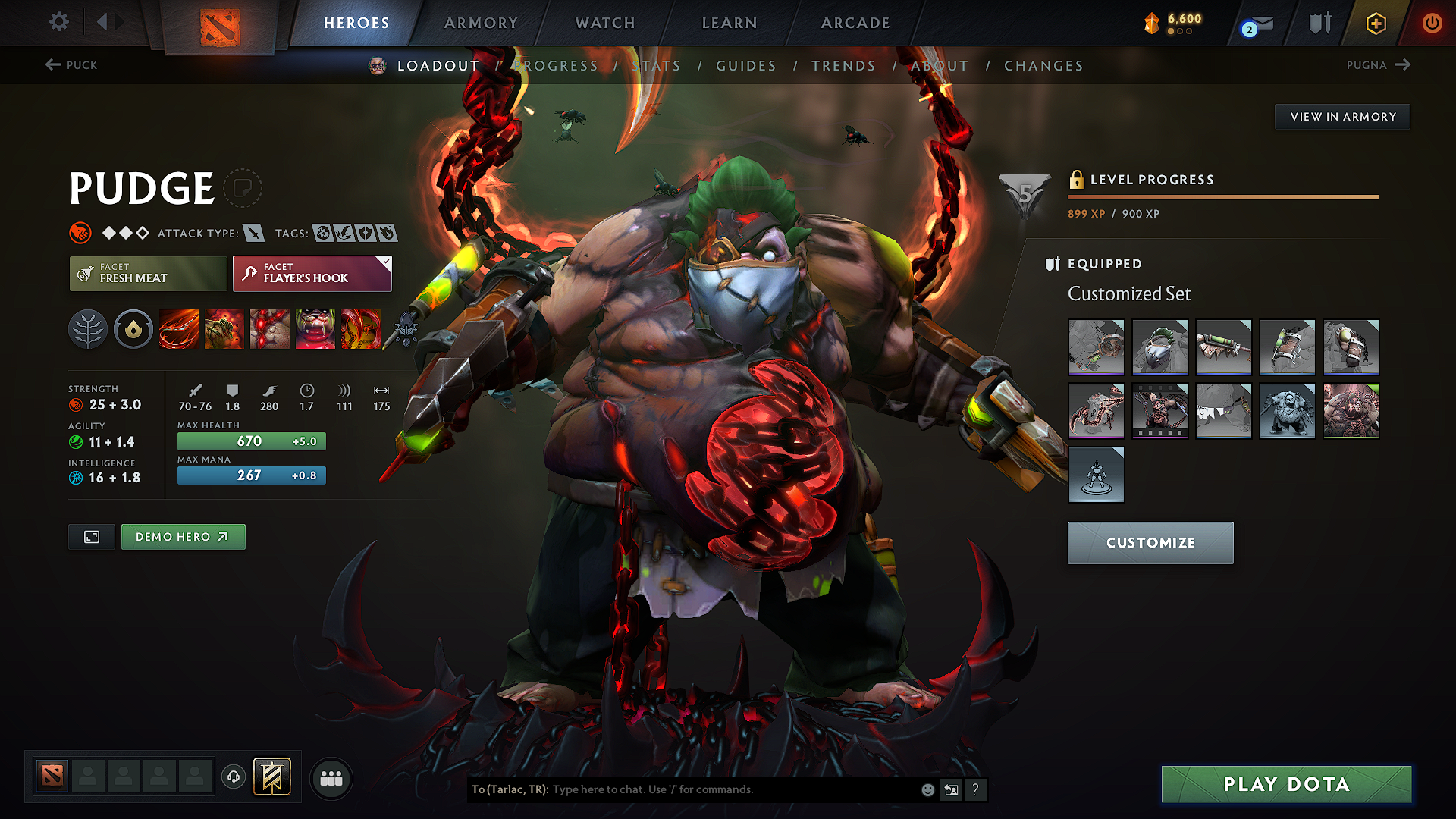Show Pudge's Guides section
1456x819 pixels.
click(x=746, y=66)
